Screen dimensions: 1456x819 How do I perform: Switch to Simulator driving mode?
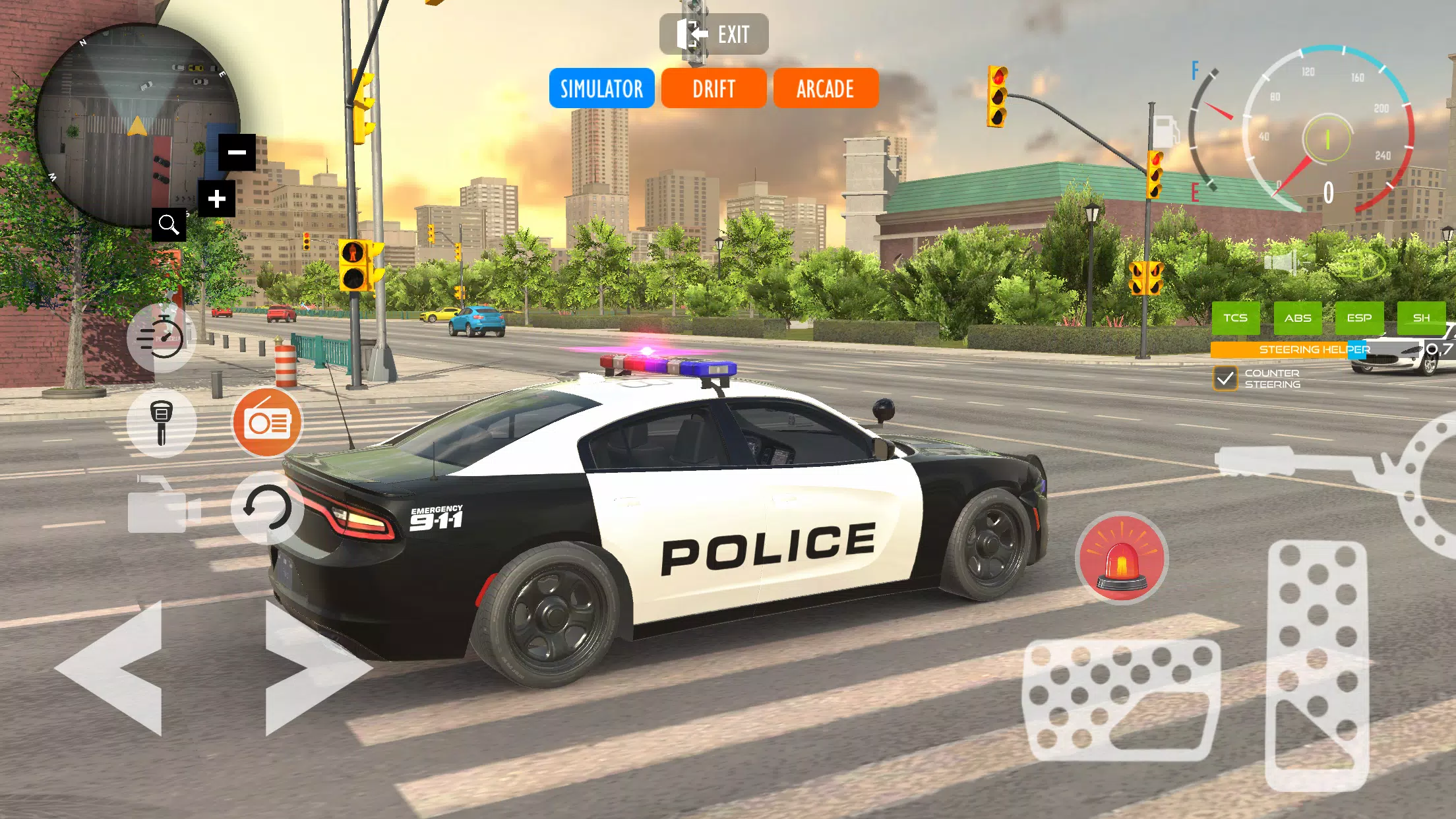(x=601, y=88)
